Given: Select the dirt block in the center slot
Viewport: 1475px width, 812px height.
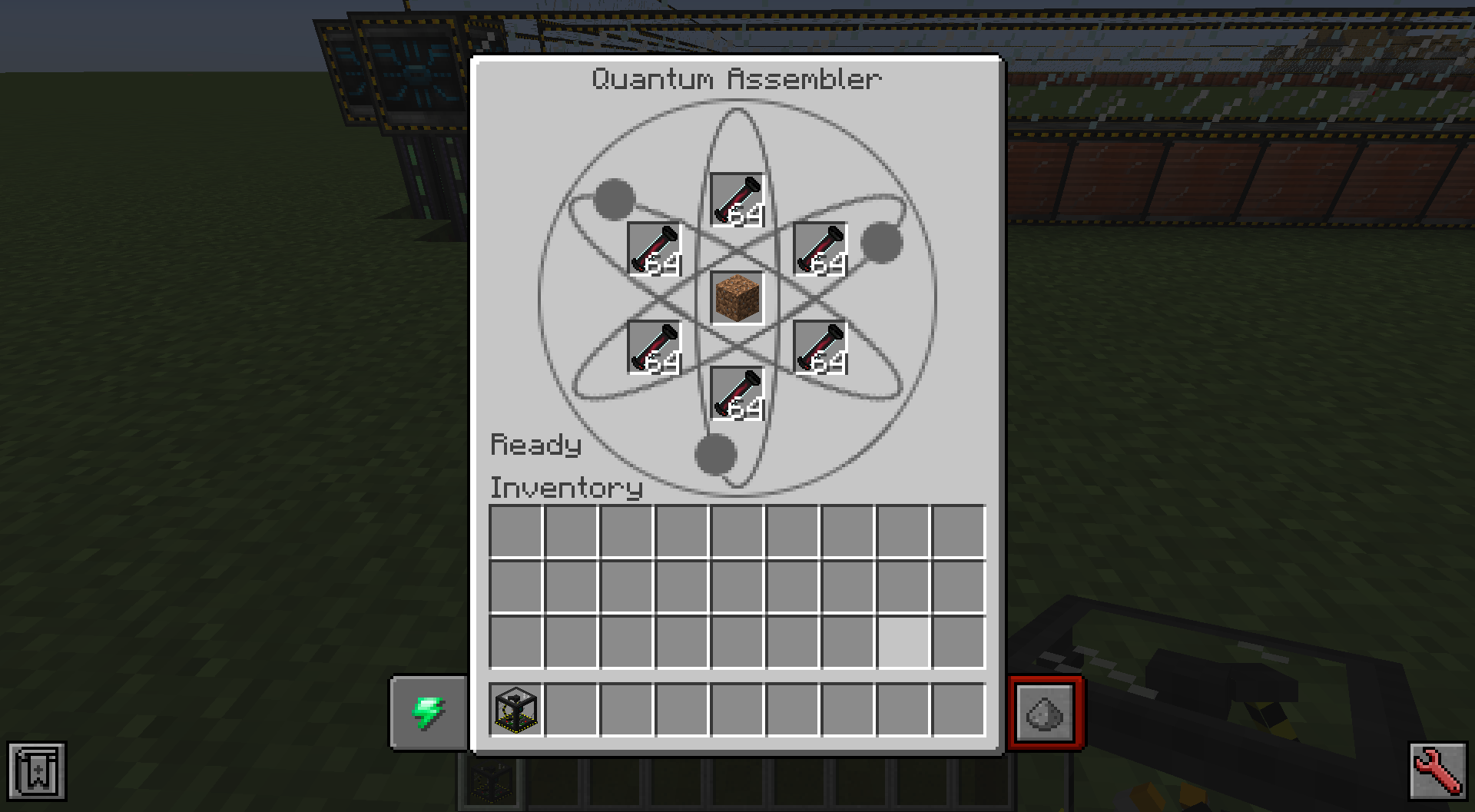Looking at the screenshot, I should pos(737,300).
